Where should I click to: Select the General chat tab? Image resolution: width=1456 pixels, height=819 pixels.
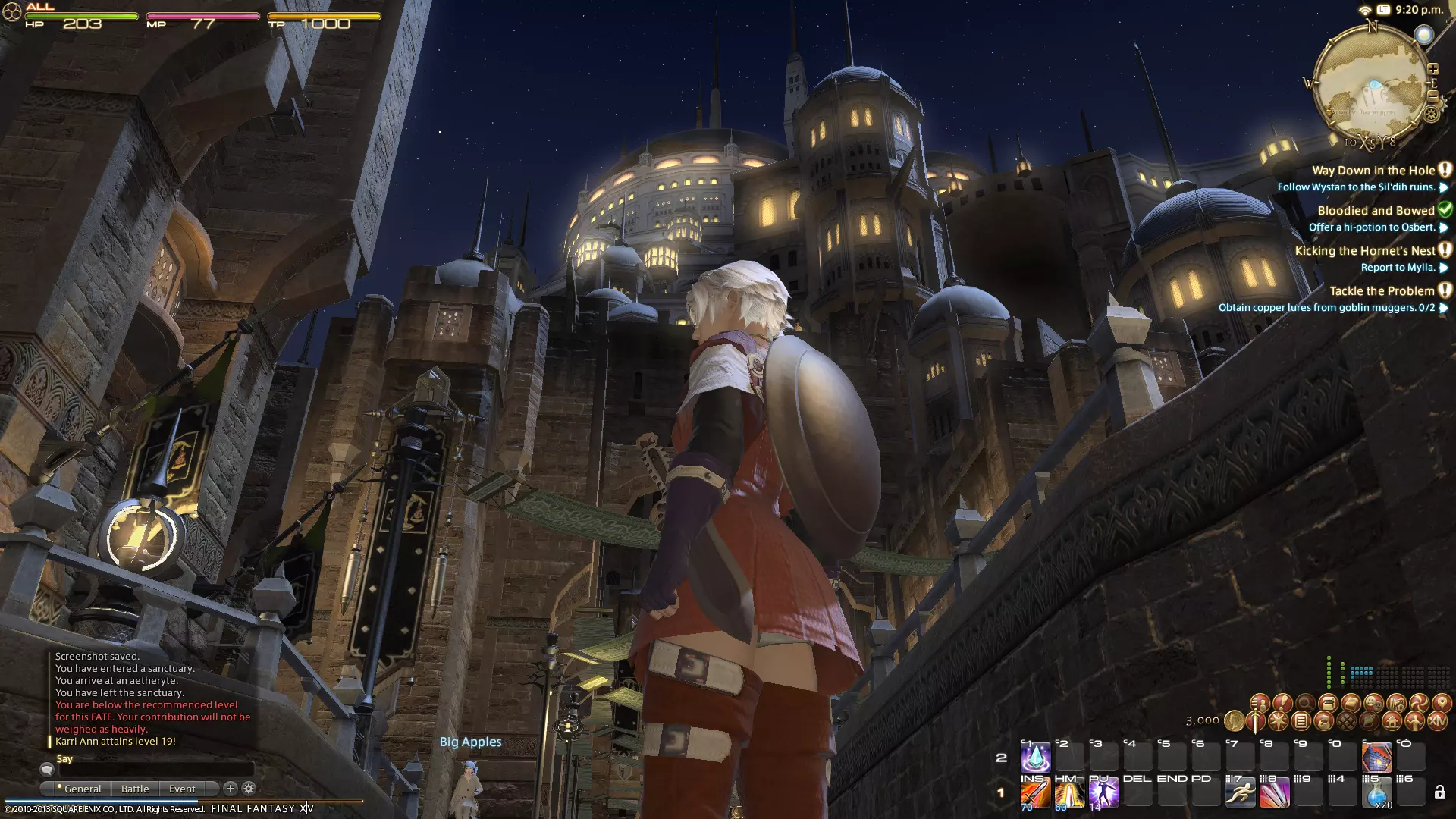click(x=82, y=789)
